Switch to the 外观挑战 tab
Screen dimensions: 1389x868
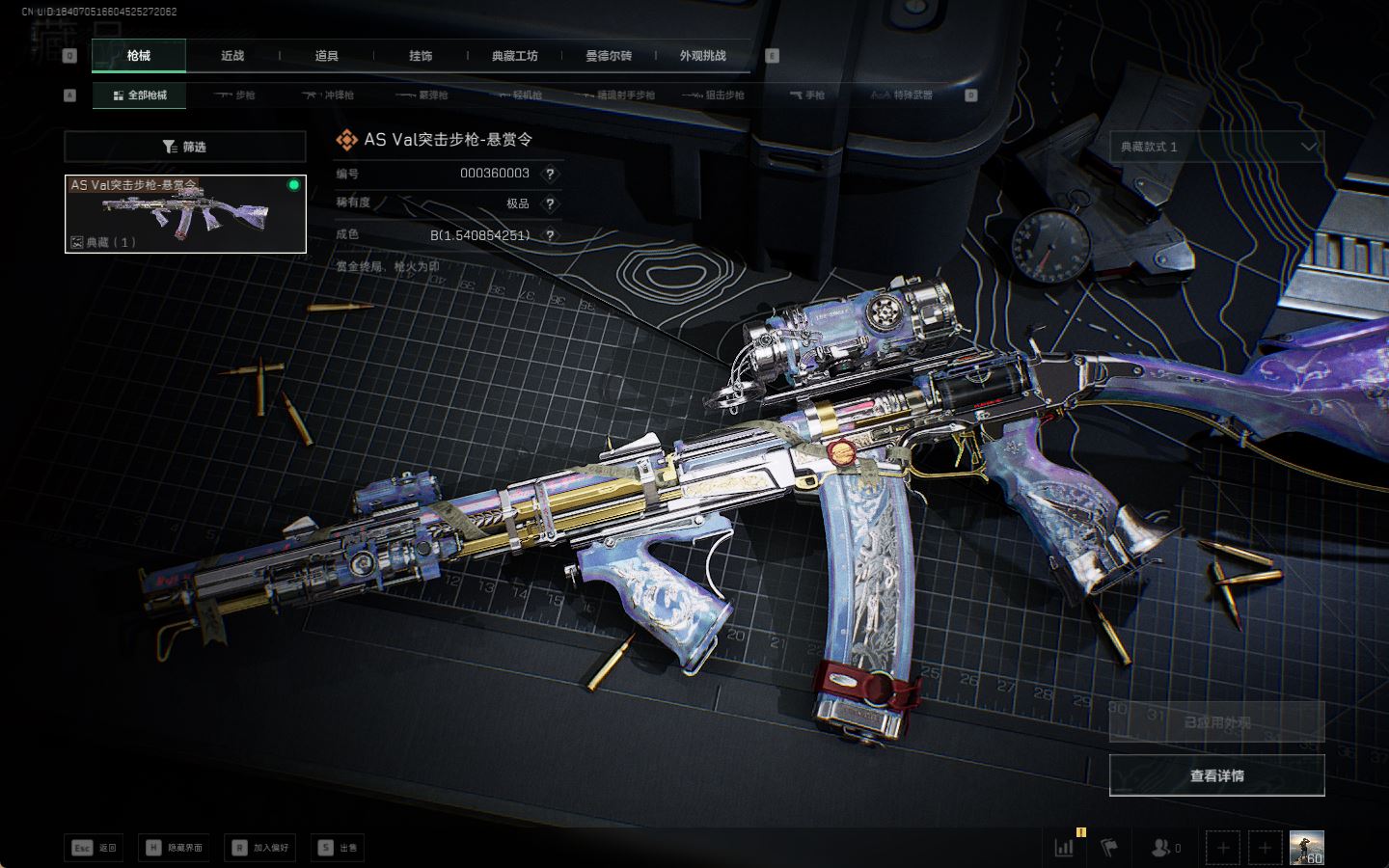click(x=702, y=56)
